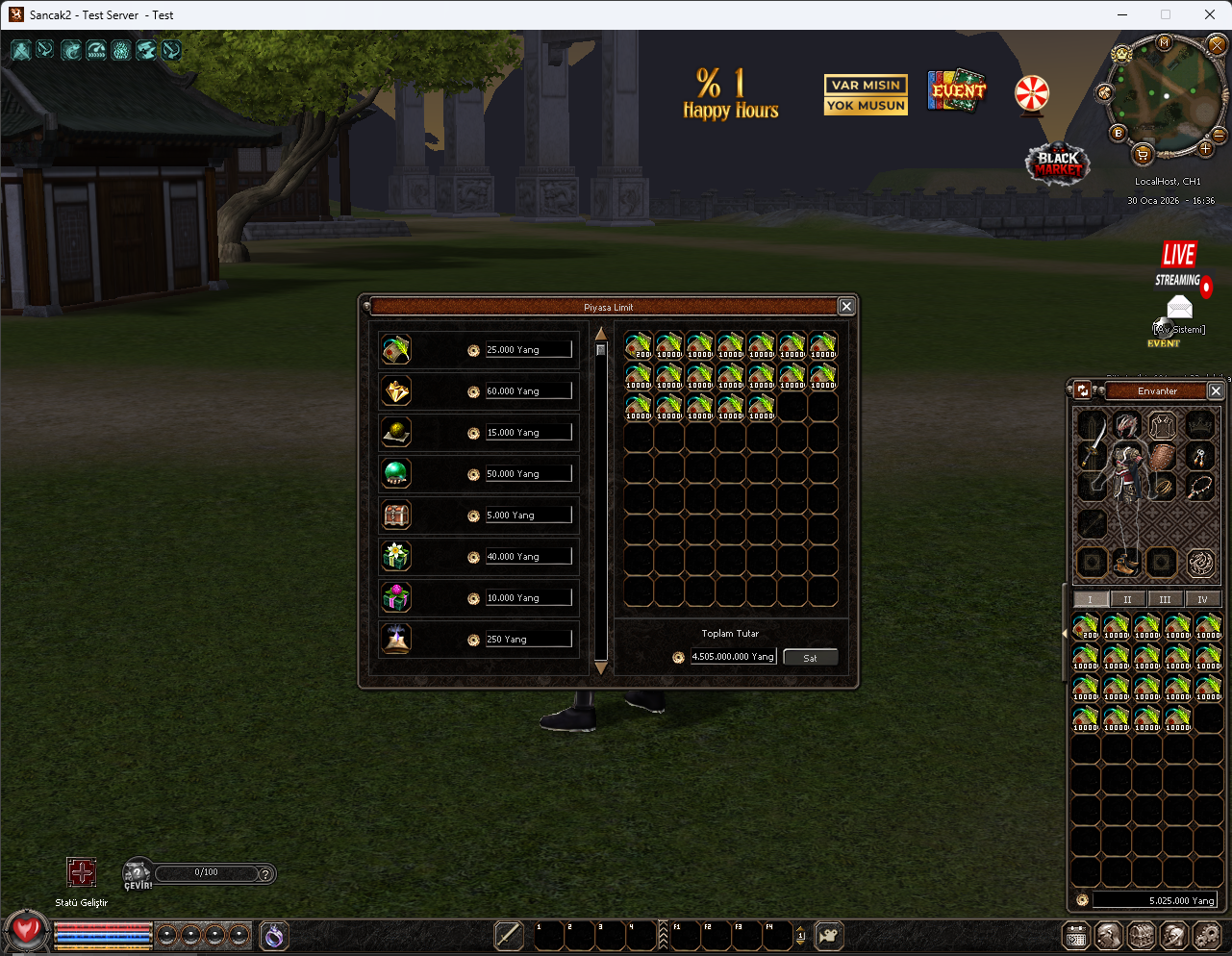
Task: Maximize the game window
Action: click(x=1166, y=14)
